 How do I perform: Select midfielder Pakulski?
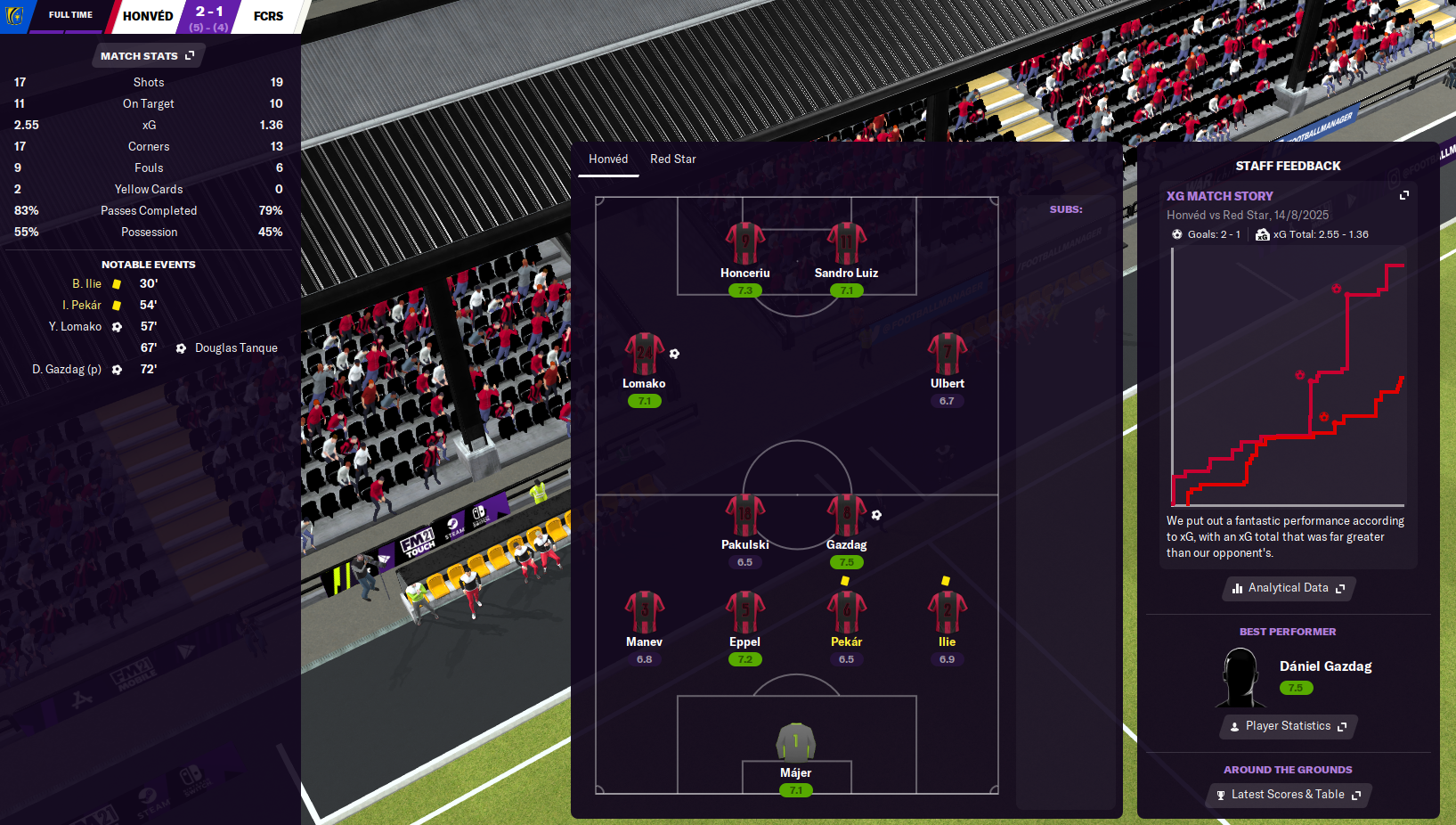[745, 517]
